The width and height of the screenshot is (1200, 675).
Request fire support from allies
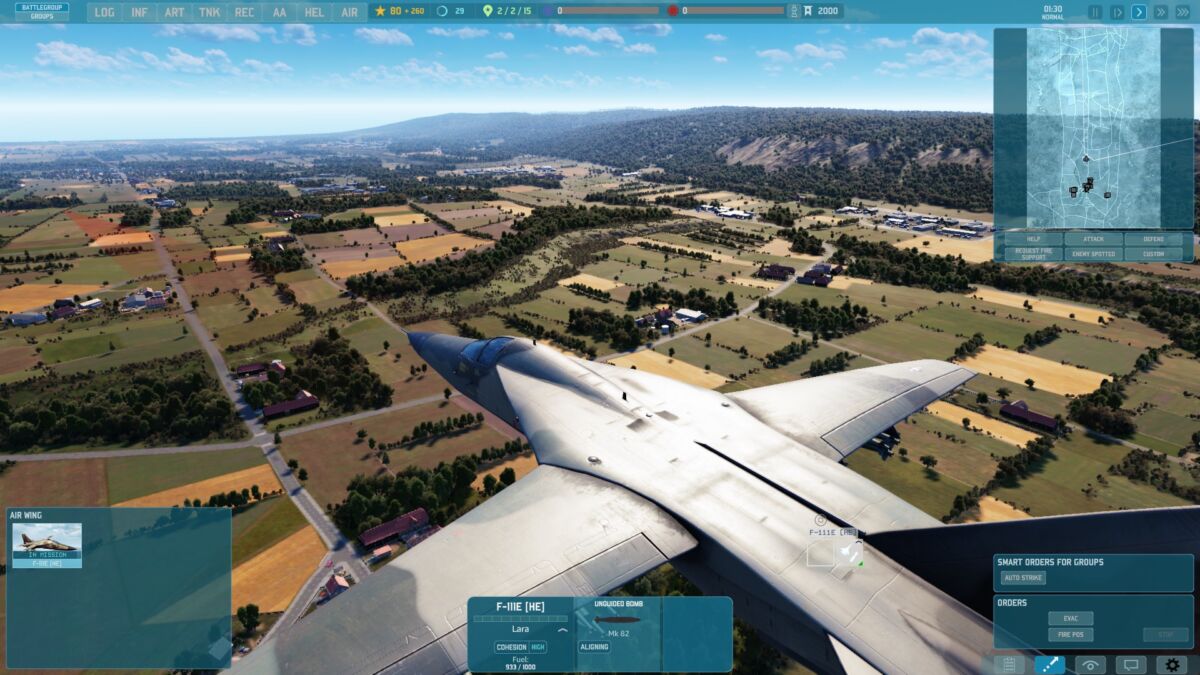(1029, 254)
